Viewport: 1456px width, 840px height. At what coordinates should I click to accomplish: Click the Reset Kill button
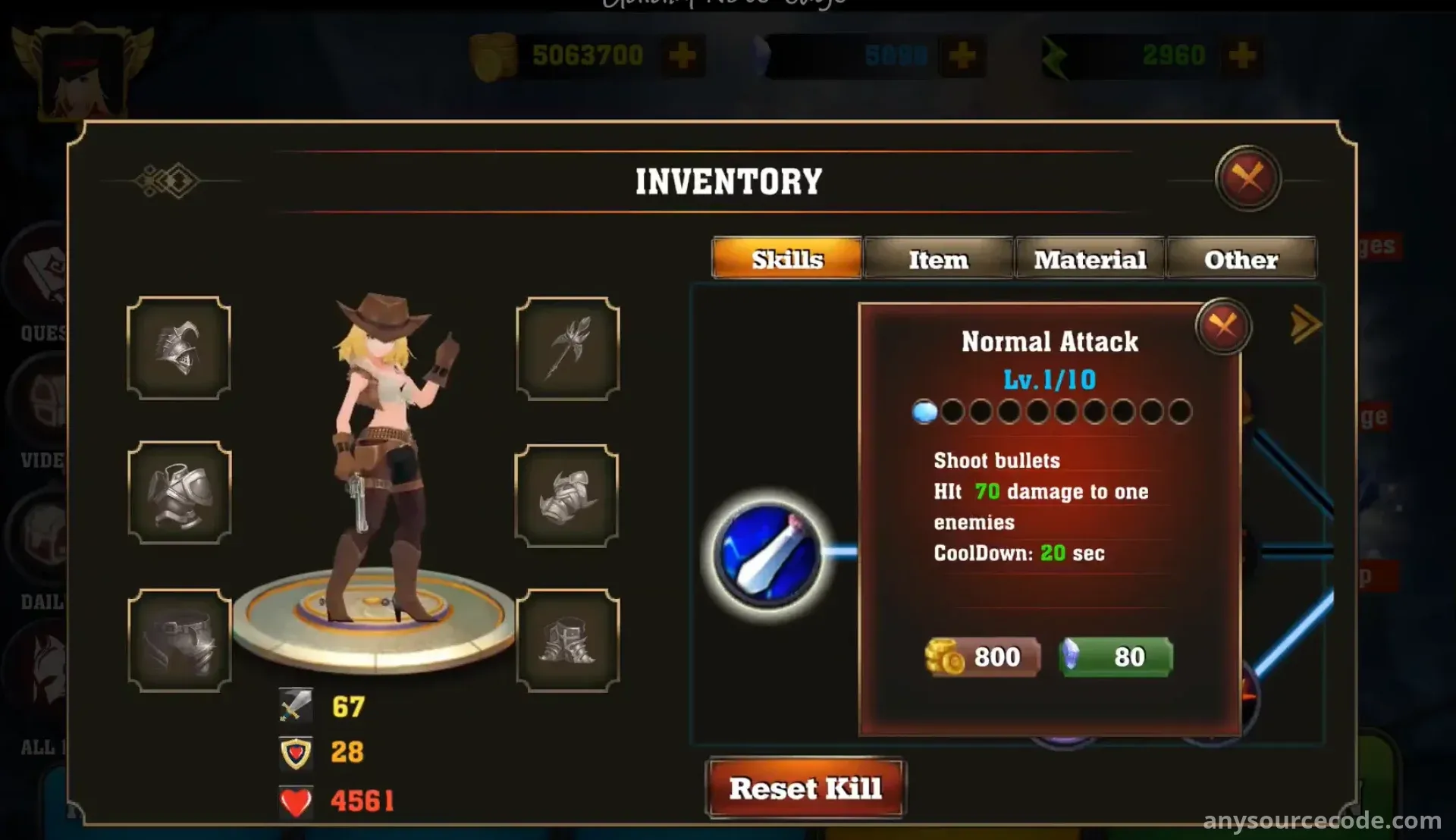pyautogui.click(x=805, y=788)
